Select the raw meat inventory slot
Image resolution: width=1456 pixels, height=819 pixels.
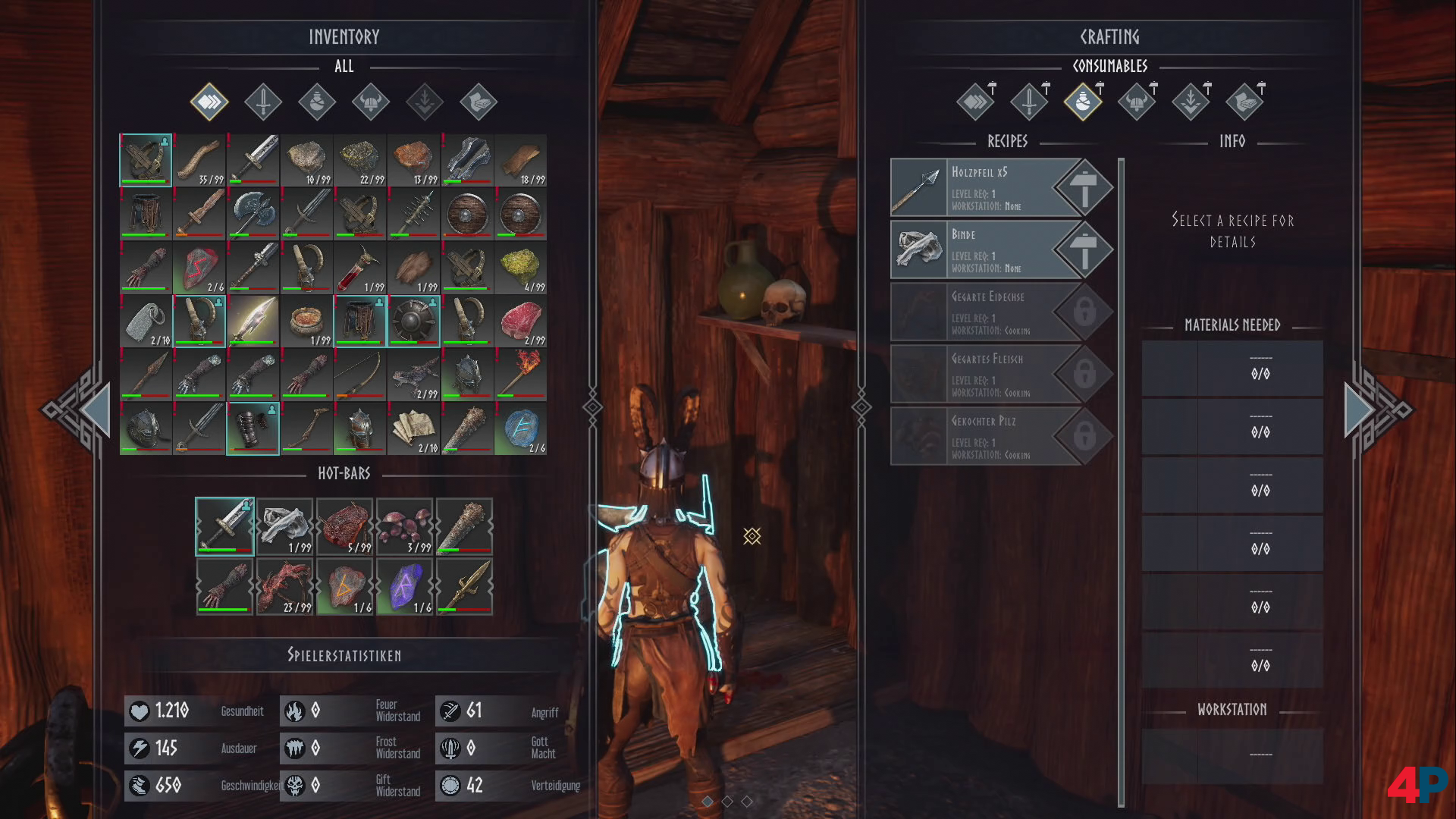point(520,322)
